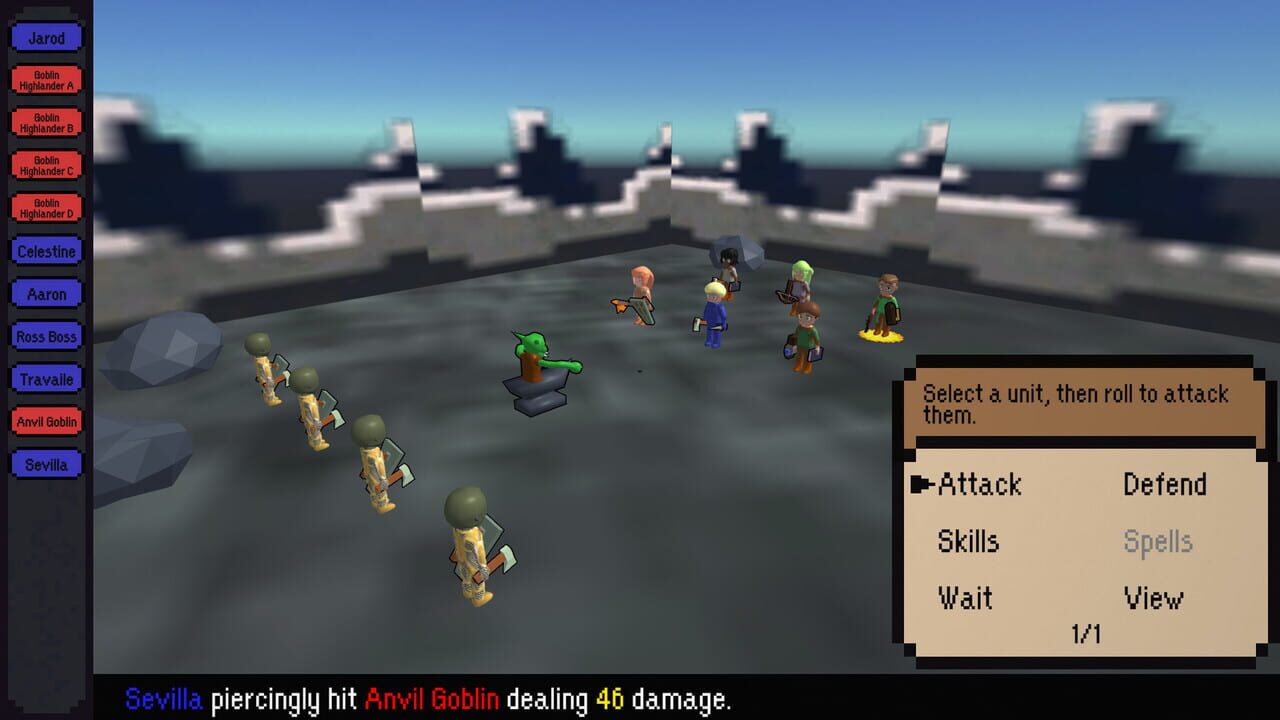Select Travaile in the sidebar

click(45, 379)
